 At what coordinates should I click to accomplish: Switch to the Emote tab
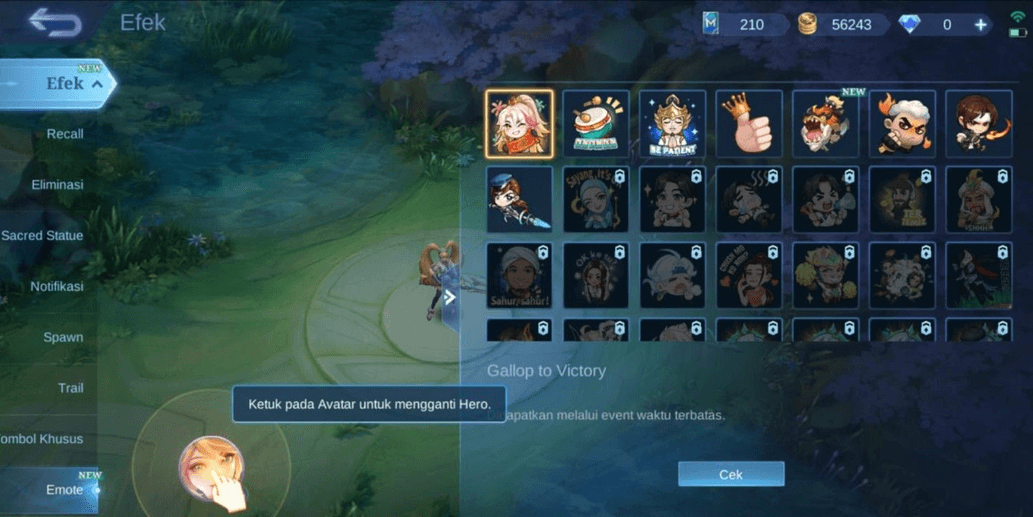click(65, 490)
